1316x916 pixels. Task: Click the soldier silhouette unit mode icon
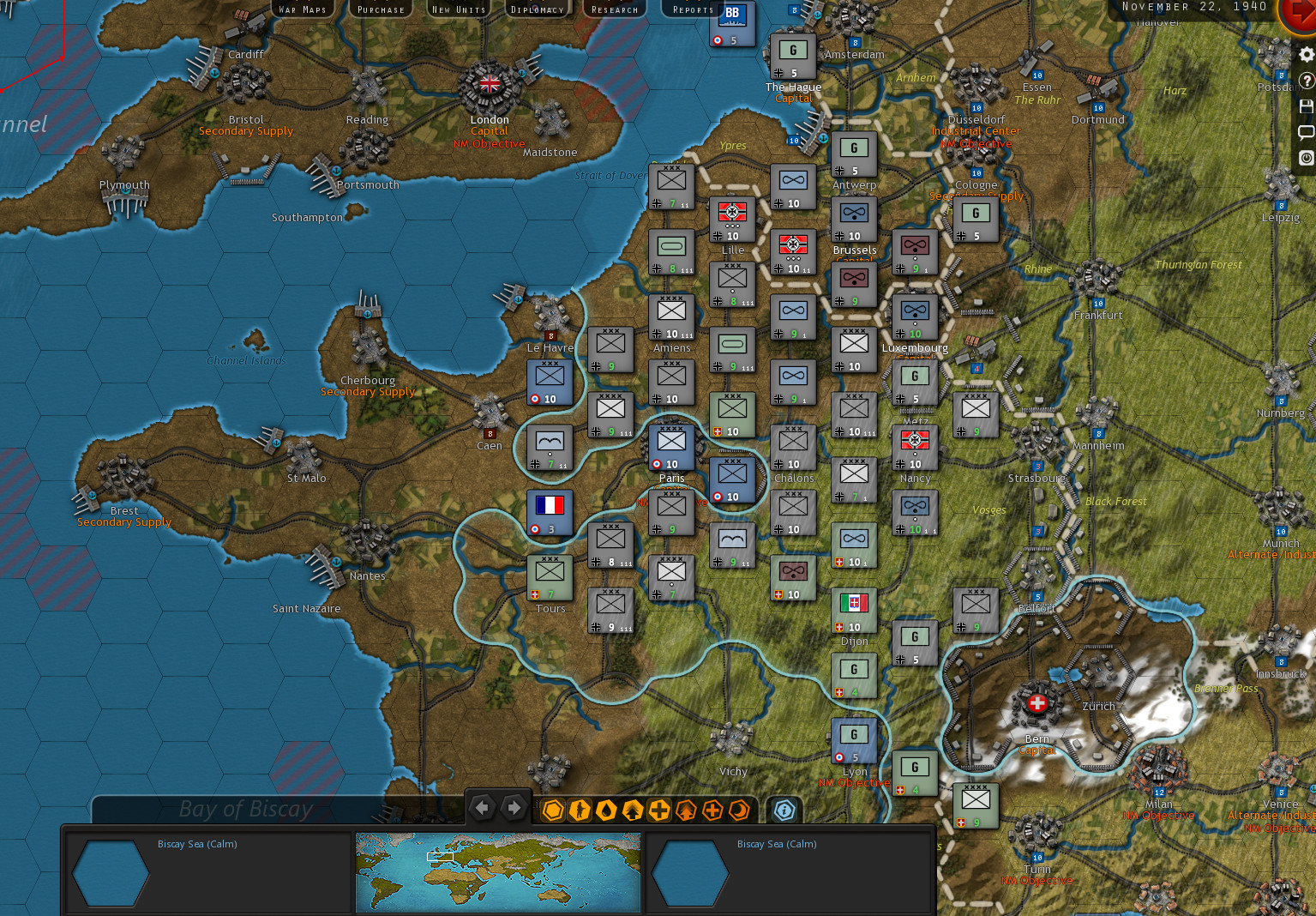tap(580, 809)
